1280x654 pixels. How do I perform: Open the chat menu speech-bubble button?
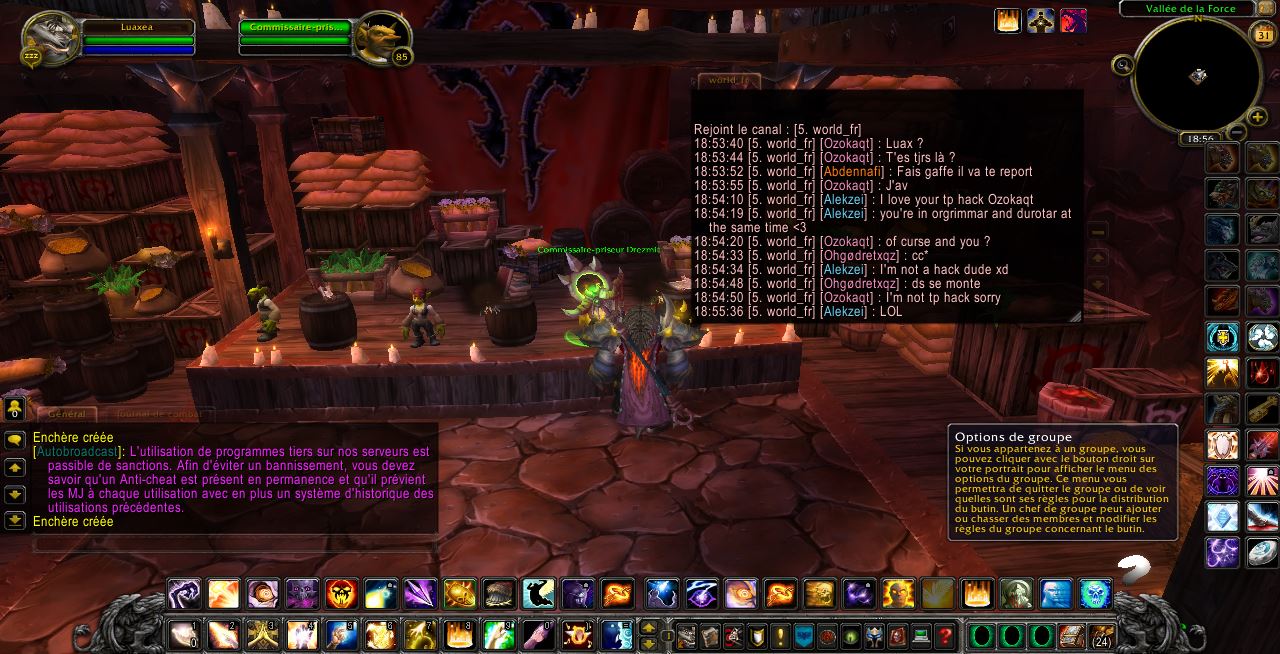(15, 440)
